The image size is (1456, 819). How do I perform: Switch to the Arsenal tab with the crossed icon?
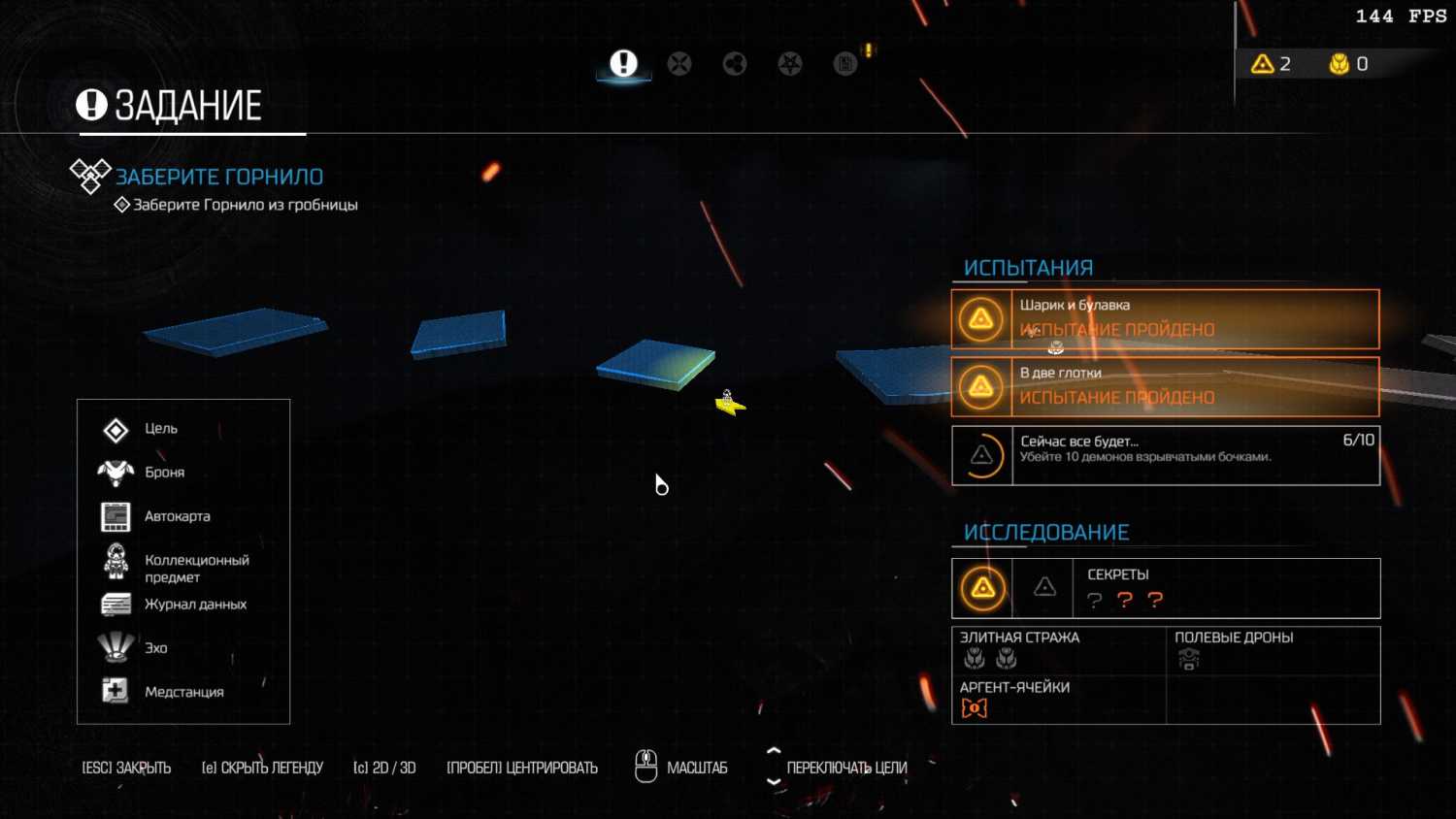coord(679,64)
